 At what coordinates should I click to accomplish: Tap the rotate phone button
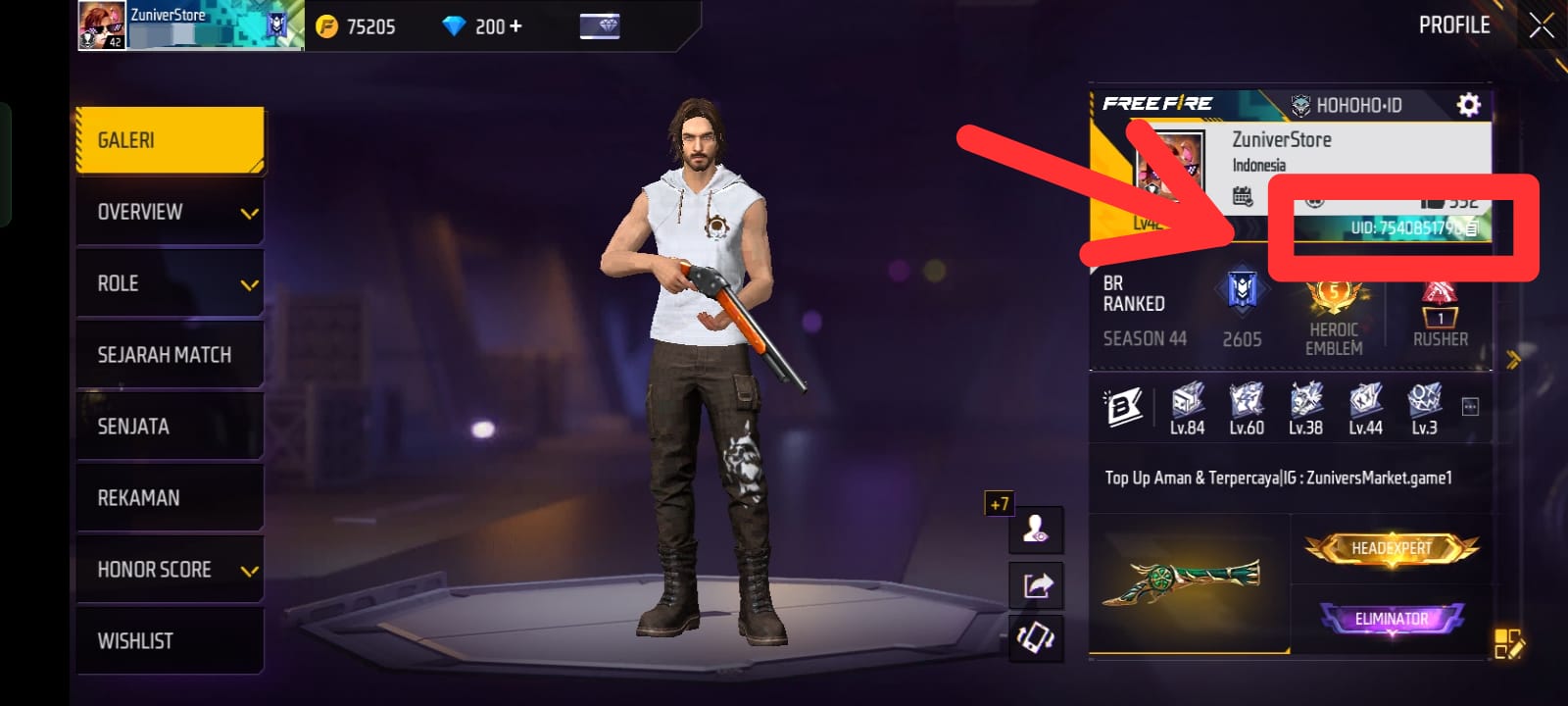(x=1037, y=638)
